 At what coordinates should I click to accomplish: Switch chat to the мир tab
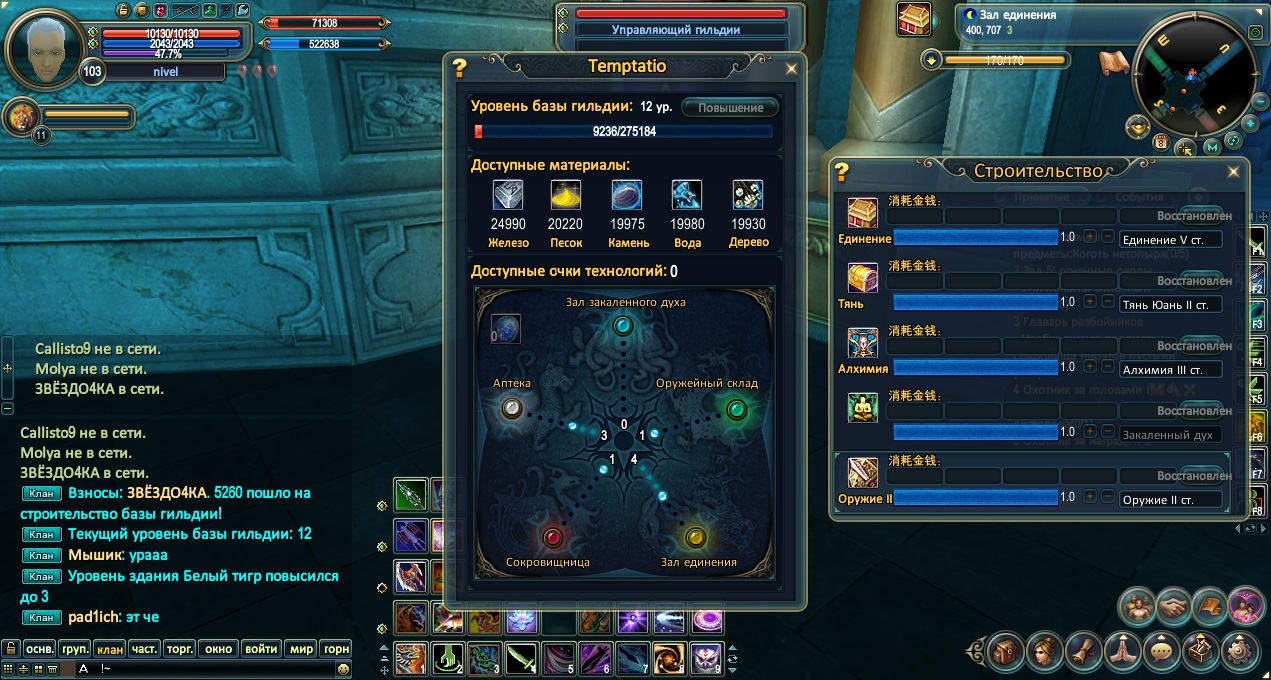click(301, 648)
